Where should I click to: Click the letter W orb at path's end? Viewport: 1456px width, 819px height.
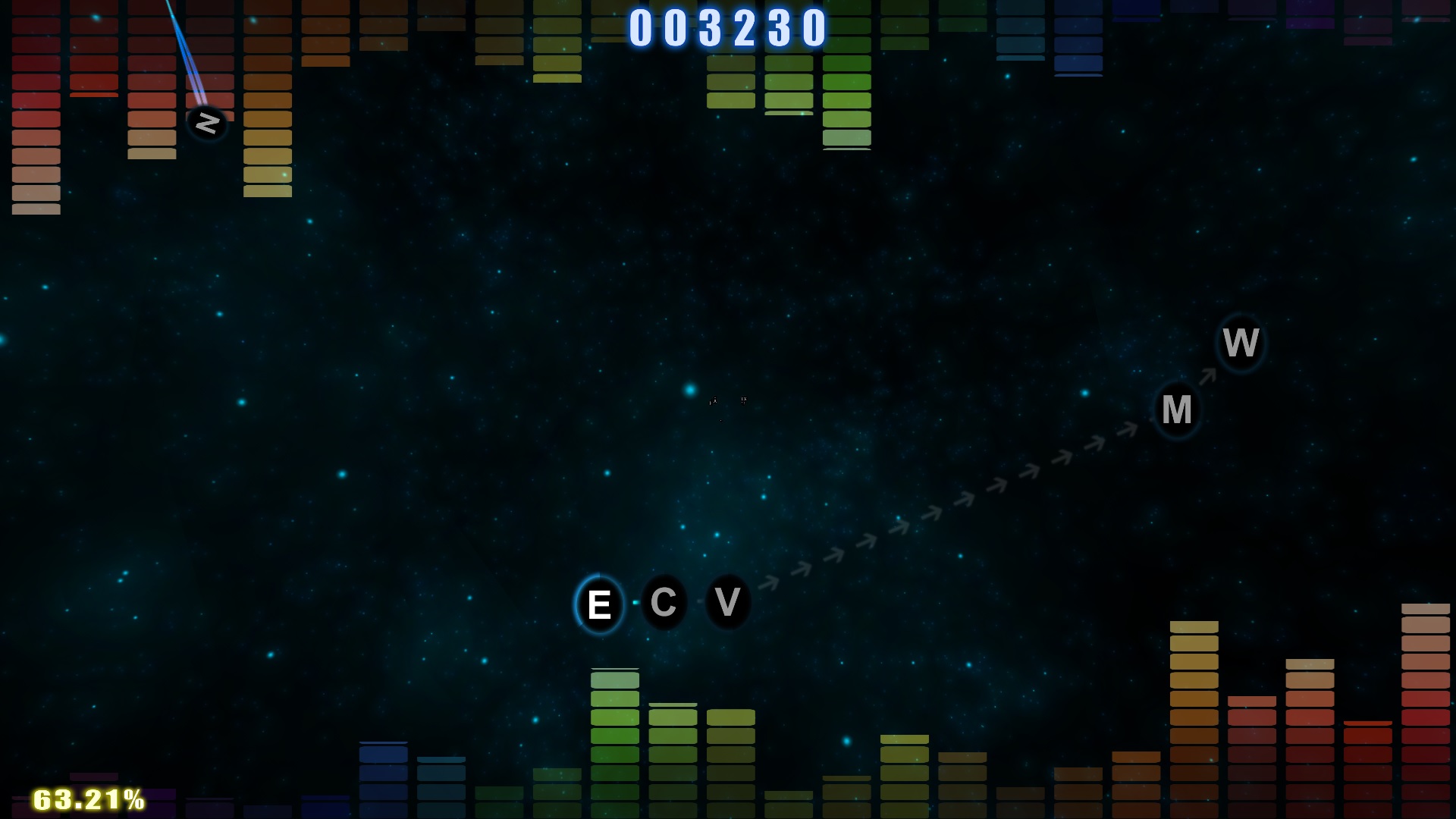1241,342
